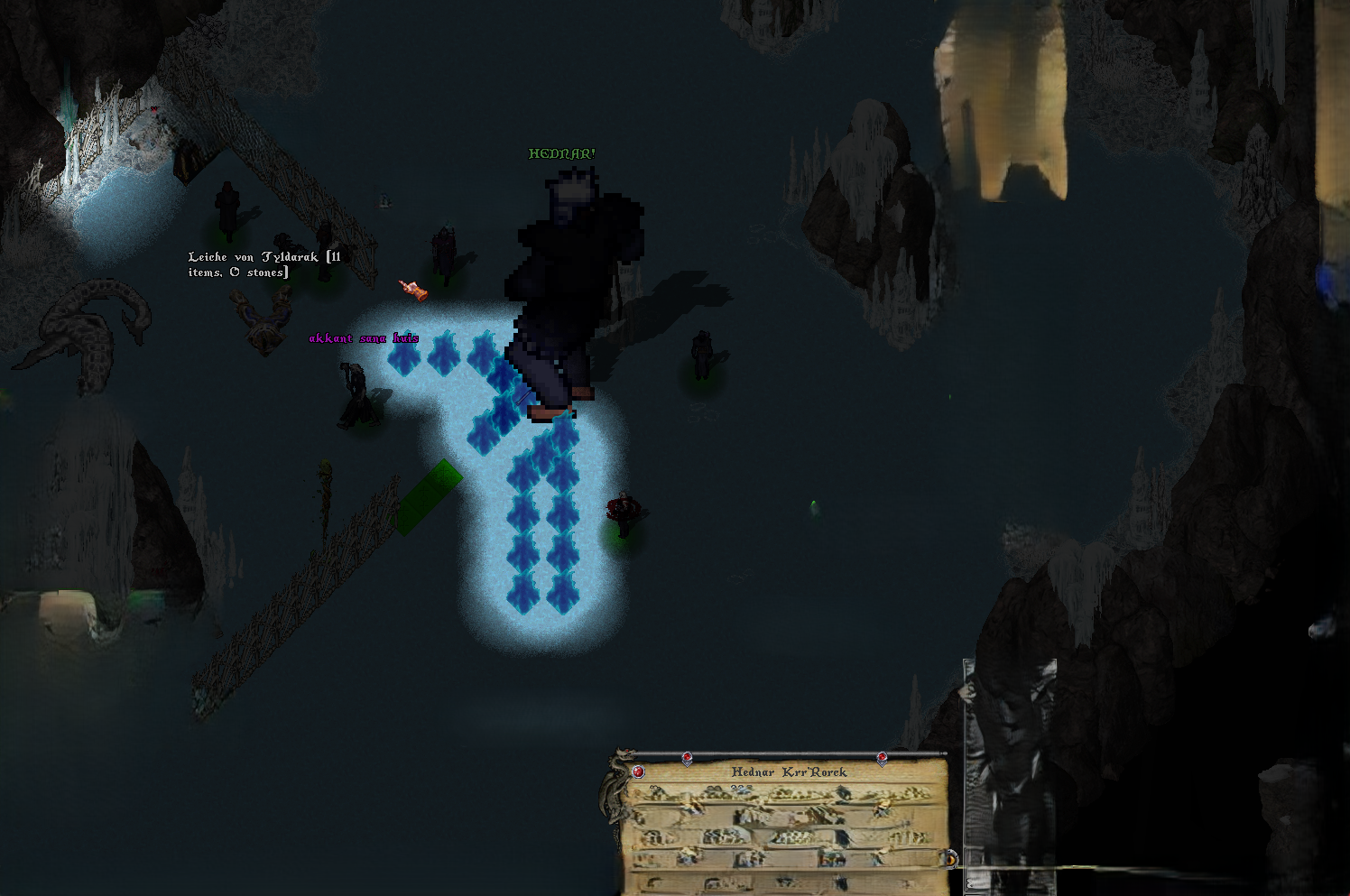Click the round red gem beside the character name
Image resolution: width=1350 pixels, height=896 pixels.
639,771
